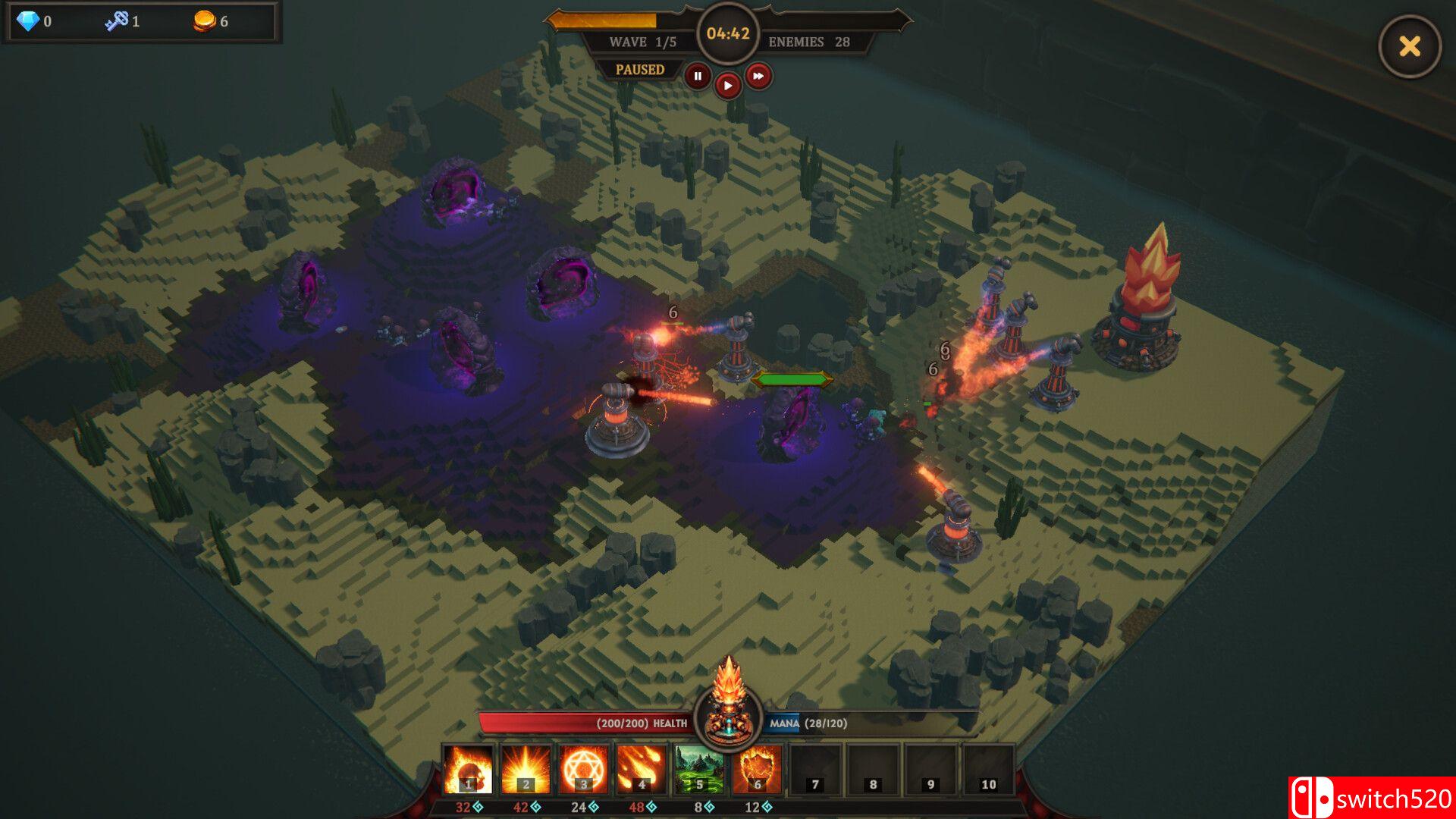Choose the green swamp landscape spell

[699, 769]
